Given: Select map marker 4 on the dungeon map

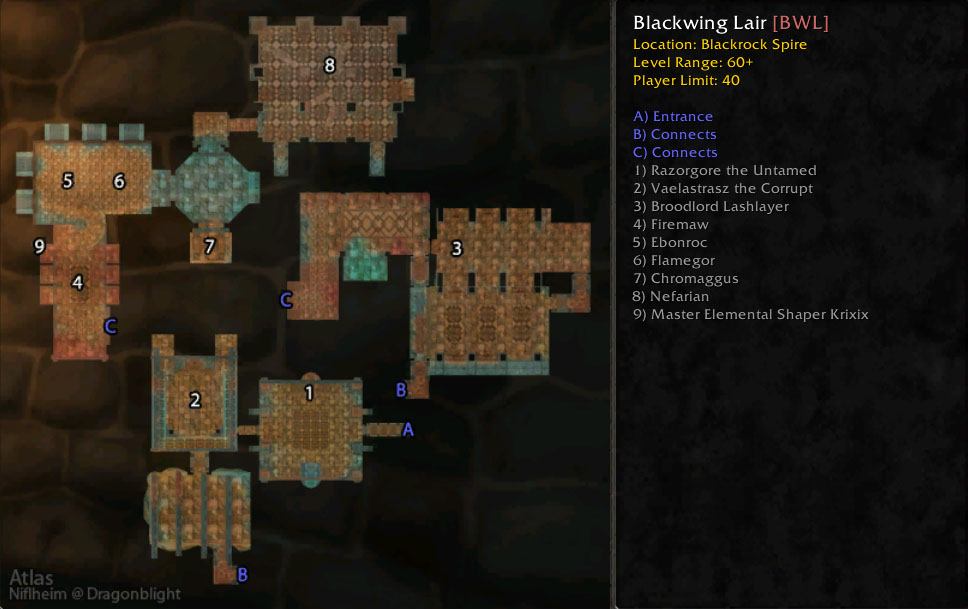Looking at the screenshot, I should (x=77, y=283).
